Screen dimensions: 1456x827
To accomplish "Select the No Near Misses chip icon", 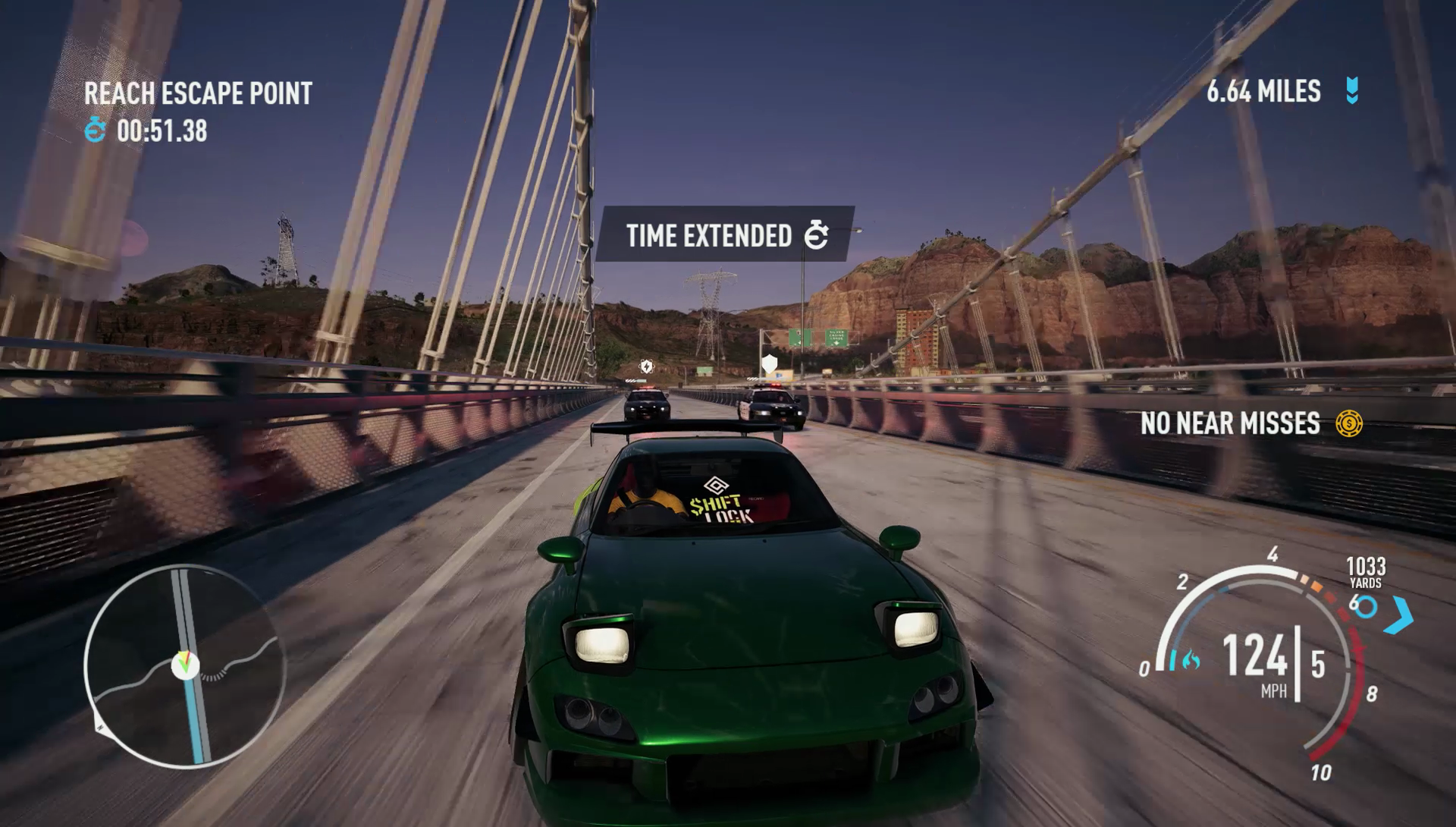I will pos(1349,423).
